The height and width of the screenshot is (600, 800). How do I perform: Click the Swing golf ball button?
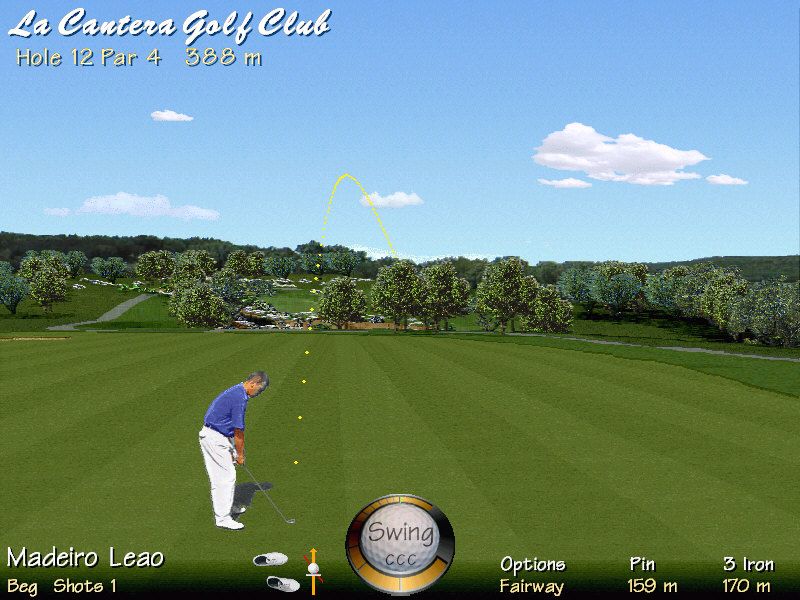pos(400,543)
